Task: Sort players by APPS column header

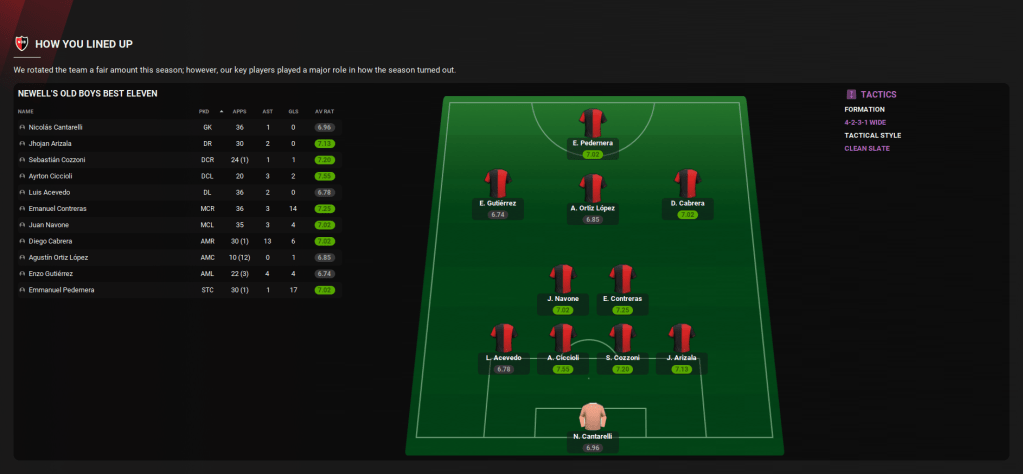Action: click(x=239, y=111)
